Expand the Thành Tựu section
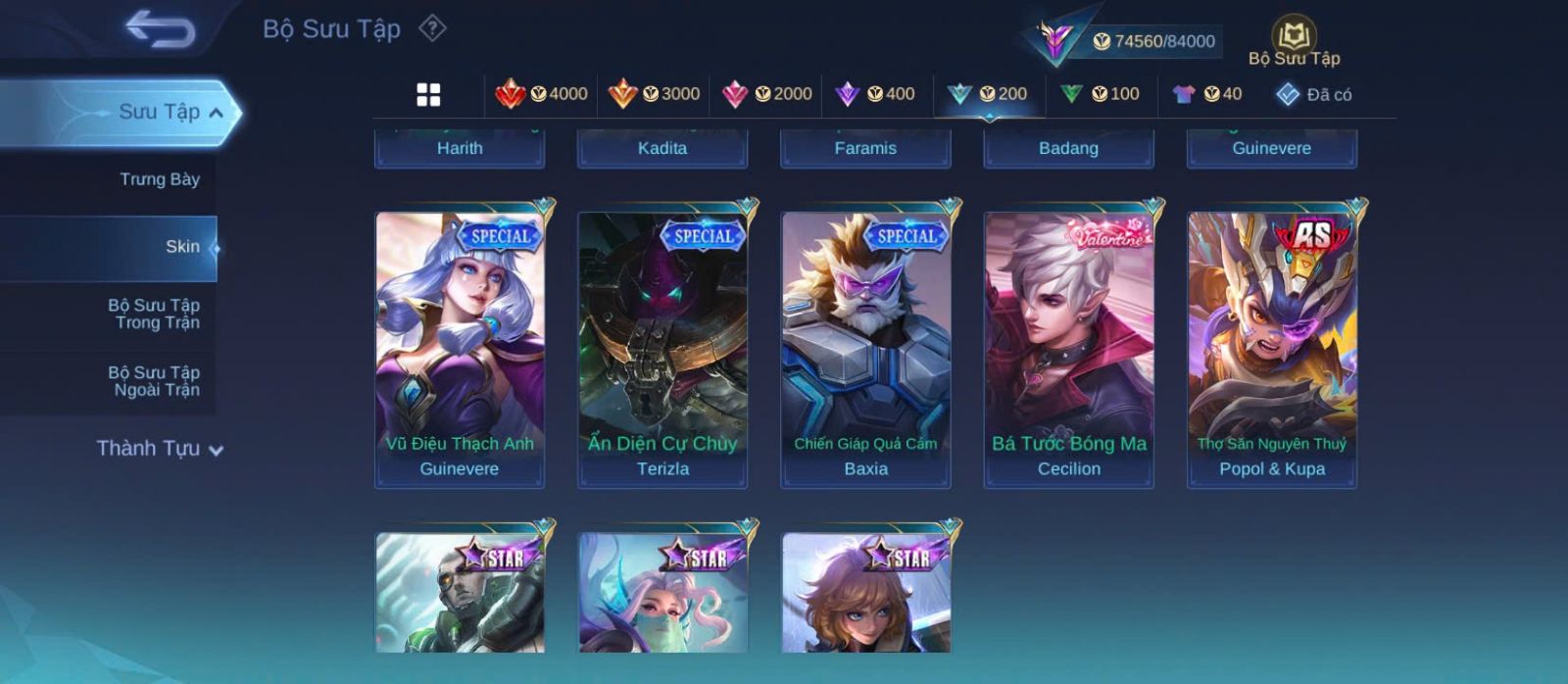This screenshot has height=684, width=1568. 160,449
